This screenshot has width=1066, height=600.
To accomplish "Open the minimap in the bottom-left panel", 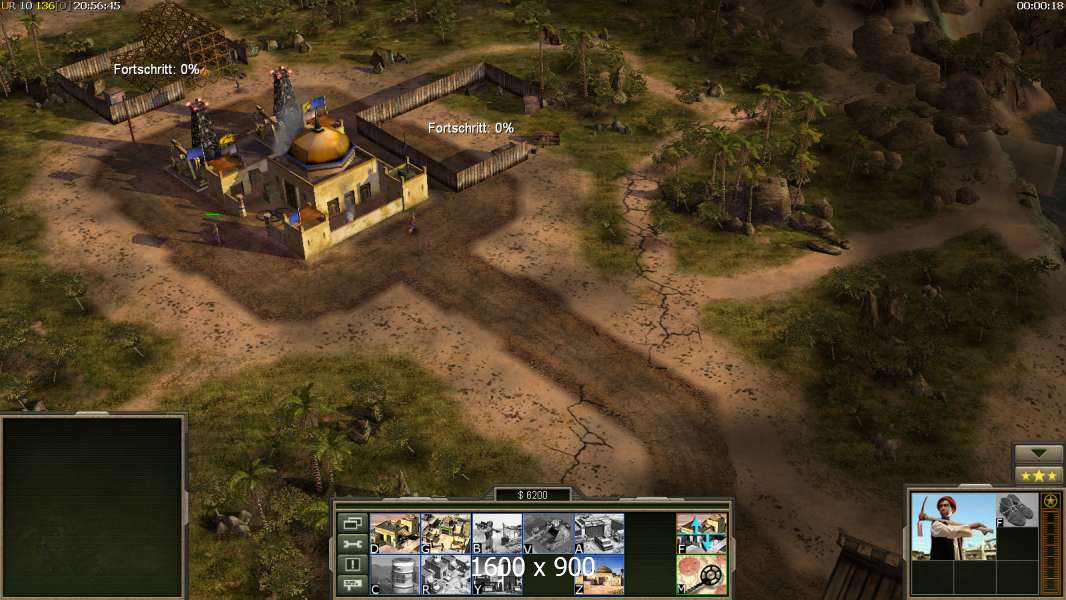I will [93, 506].
